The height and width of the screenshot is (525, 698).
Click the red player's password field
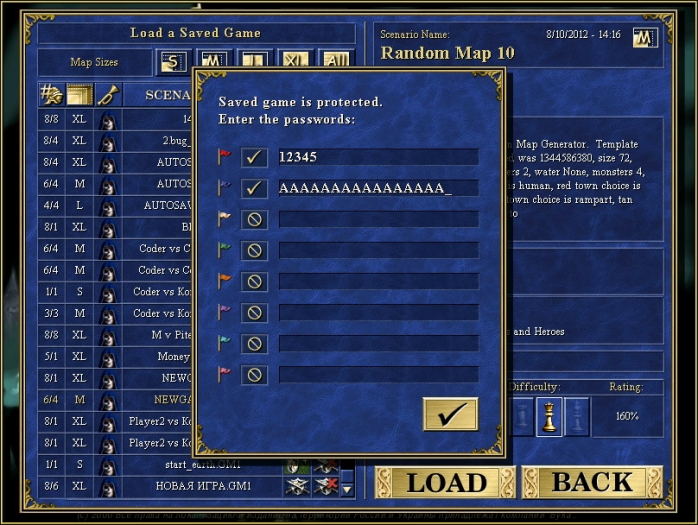pos(377,157)
